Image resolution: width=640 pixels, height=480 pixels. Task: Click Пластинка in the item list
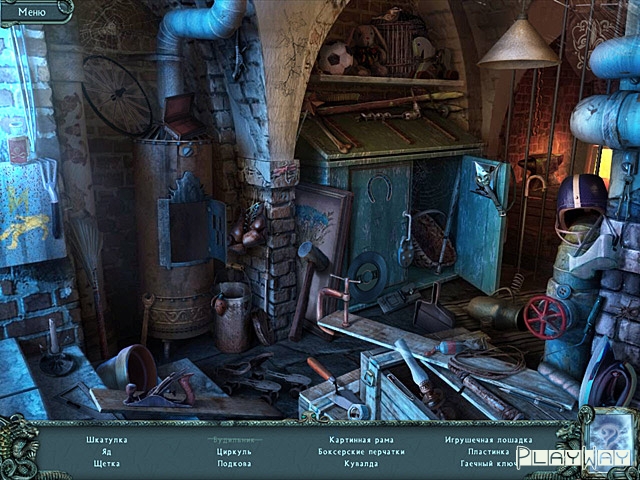488,452
